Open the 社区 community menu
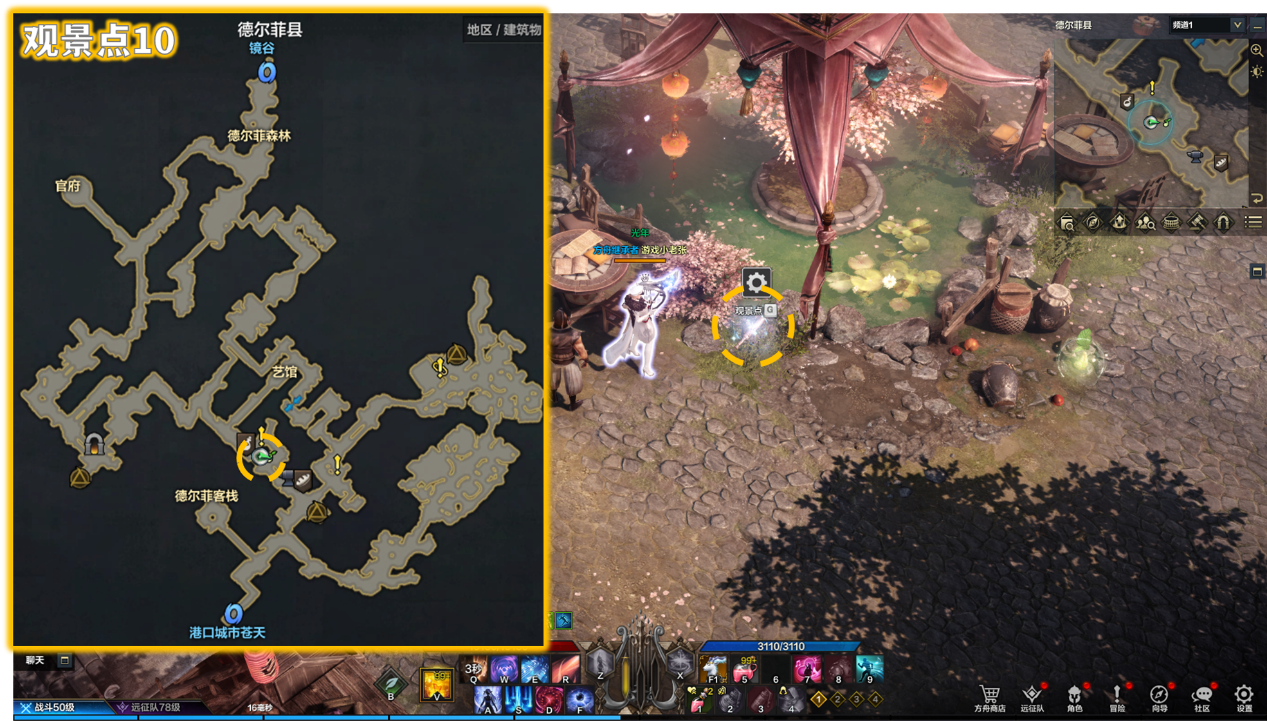This screenshot has height=721, width=1267. [1202, 696]
